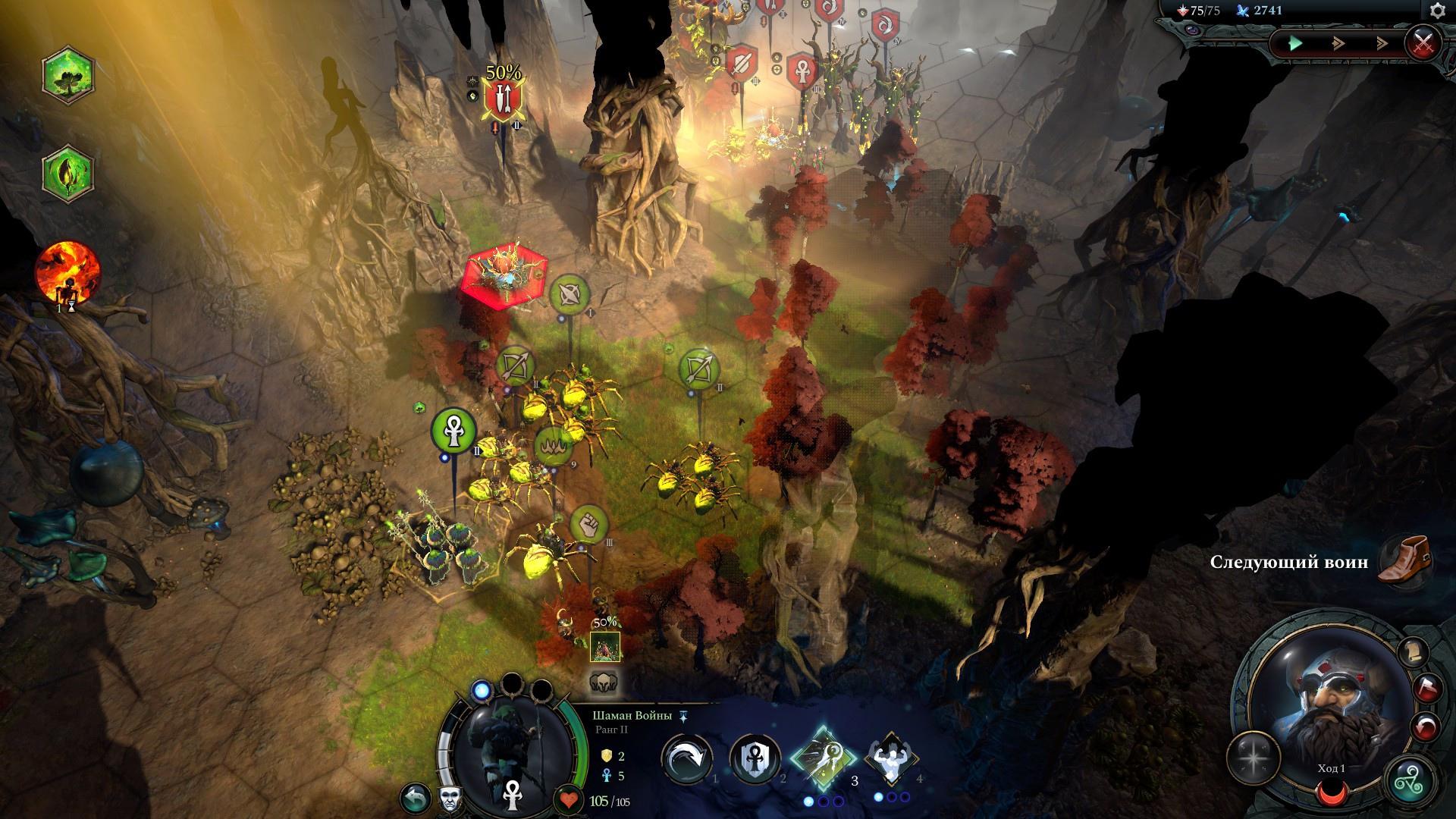Click the Следующий воин boot button
This screenshot has width=1456, height=819.
[1404, 560]
